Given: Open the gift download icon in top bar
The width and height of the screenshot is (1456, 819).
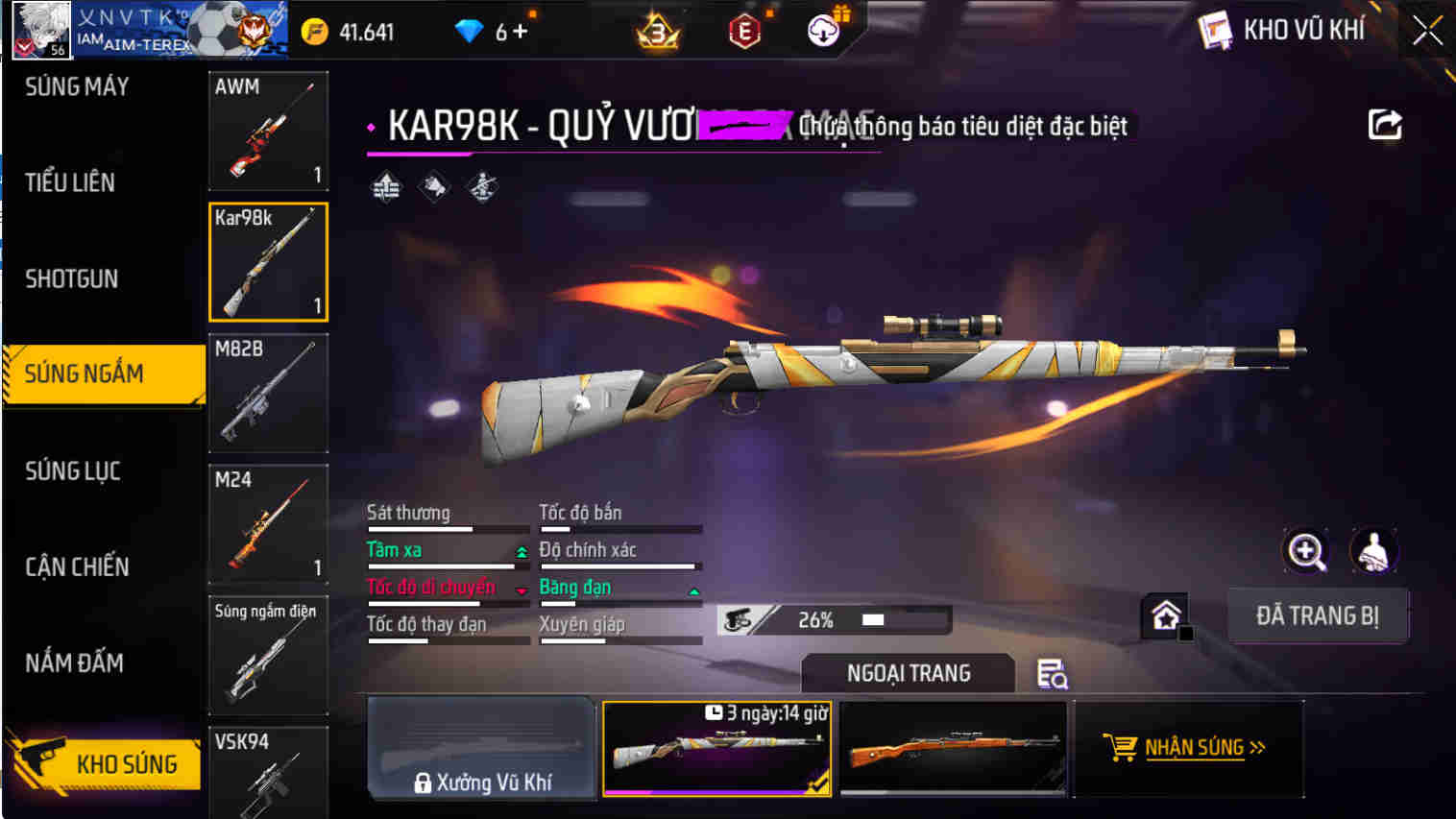Looking at the screenshot, I should (821, 30).
